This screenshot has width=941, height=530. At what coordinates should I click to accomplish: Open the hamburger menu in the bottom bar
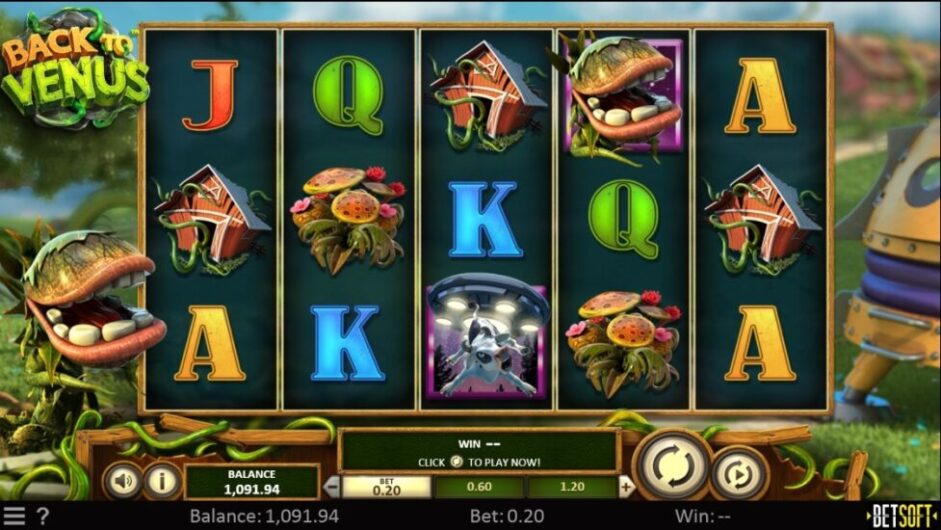15,516
